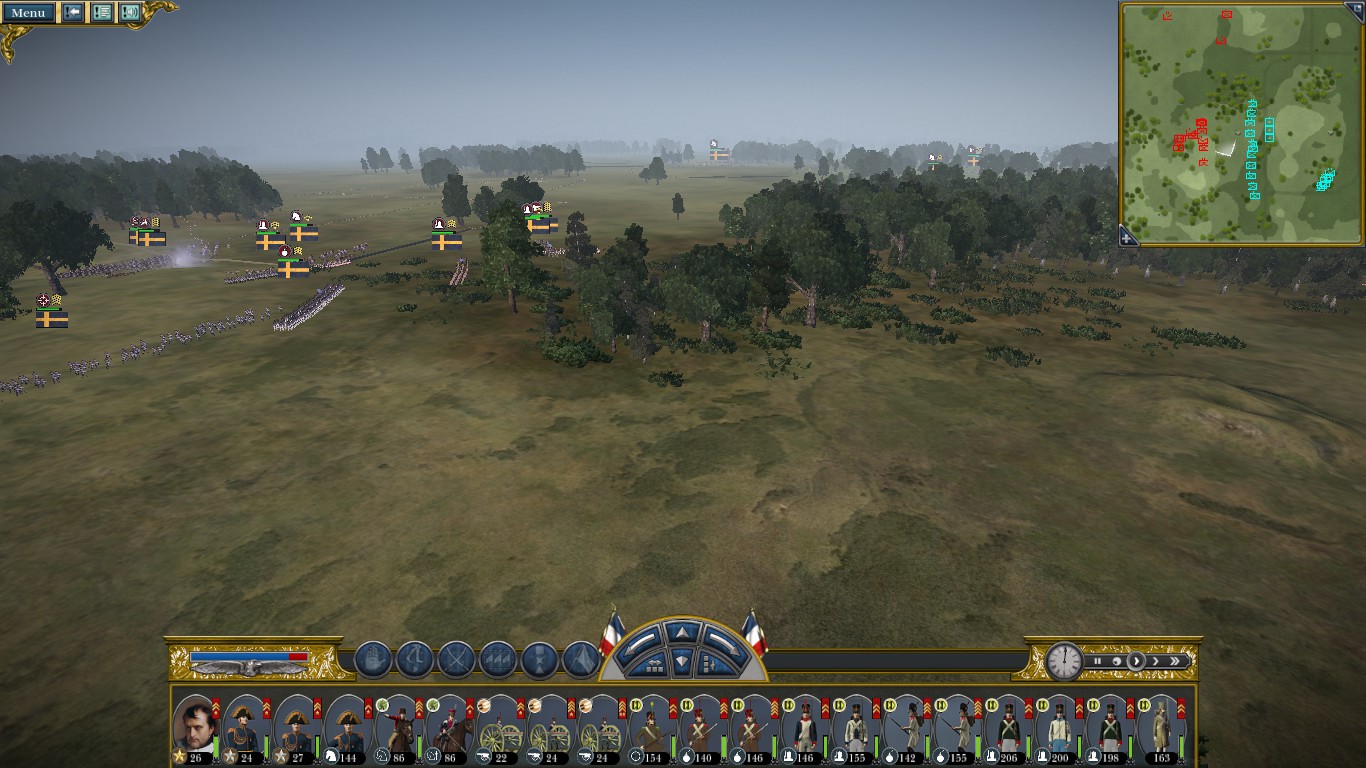Viewport: 1366px width, 768px height.
Task: Toggle the speaker audio alerts button
Action: pos(130,13)
